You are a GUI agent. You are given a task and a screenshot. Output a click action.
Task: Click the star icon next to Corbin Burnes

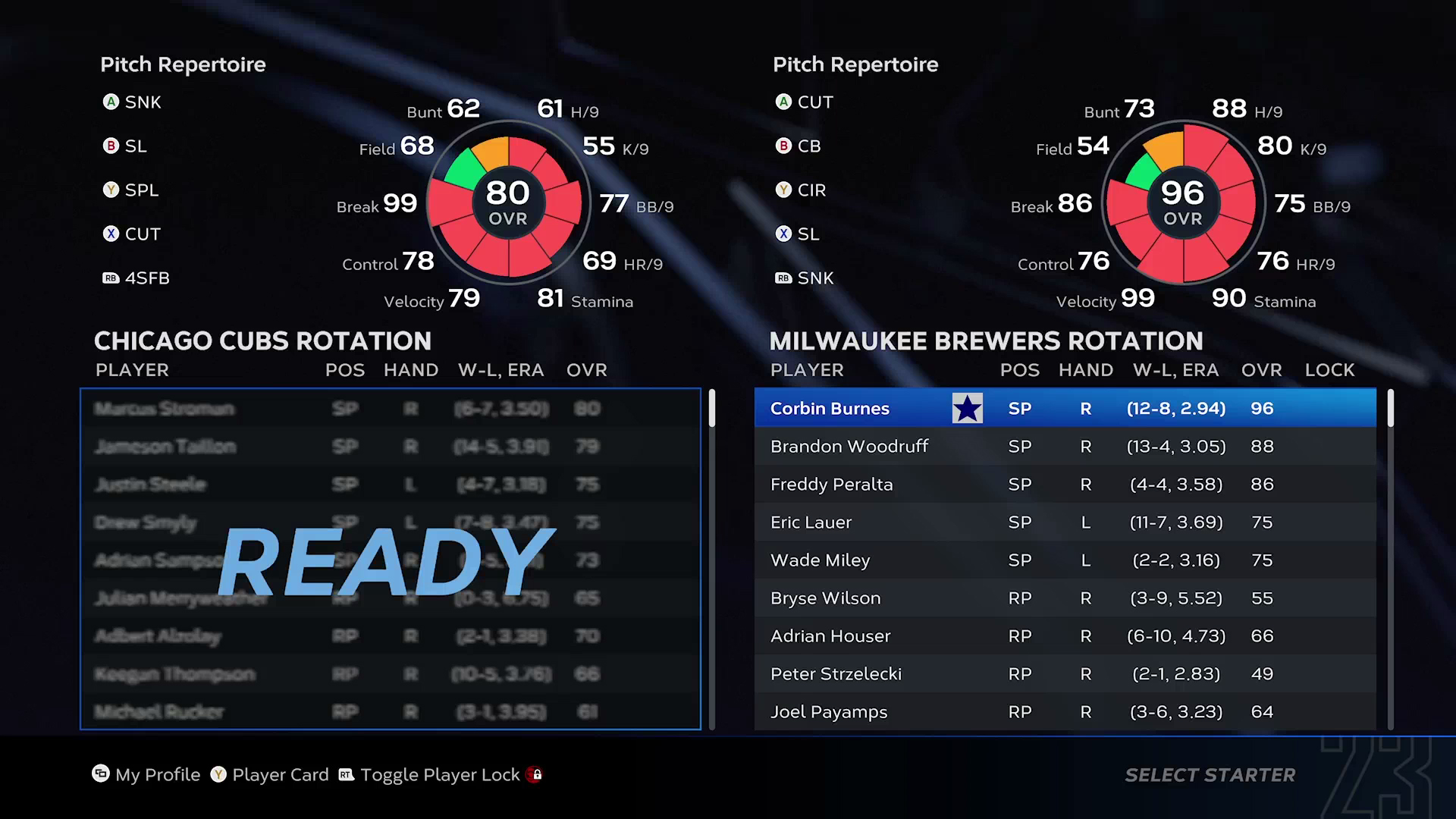click(967, 407)
